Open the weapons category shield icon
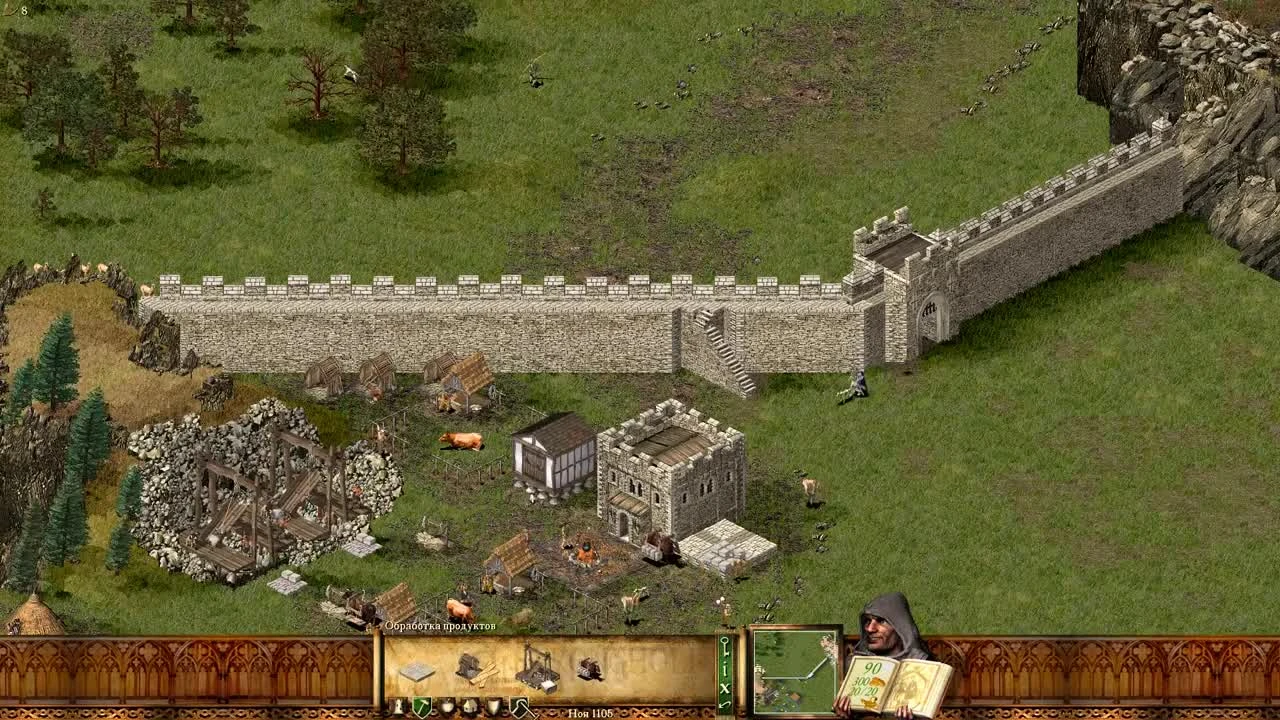Image resolution: width=1280 pixels, height=720 pixels. 493,706
